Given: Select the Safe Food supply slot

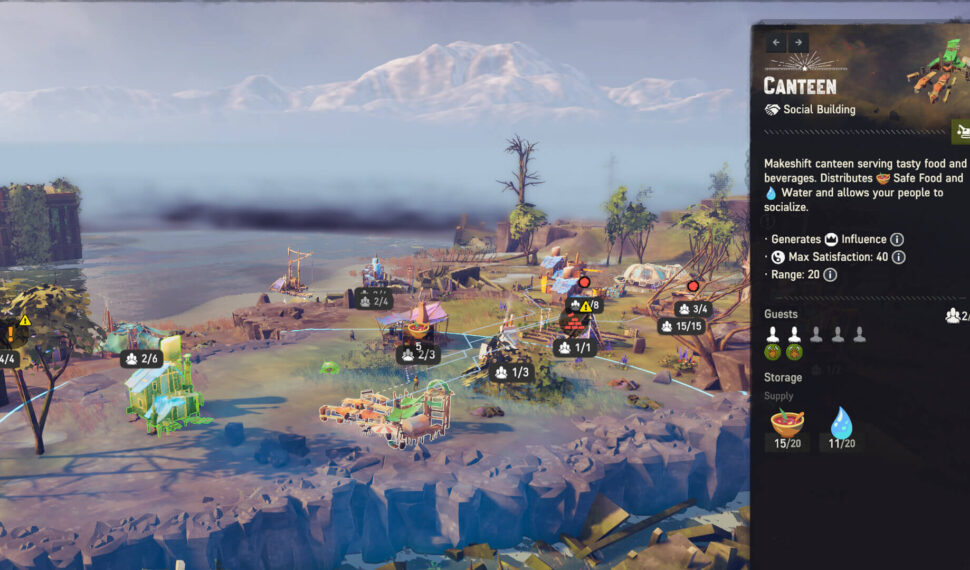Looking at the screenshot, I should point(786,424).
